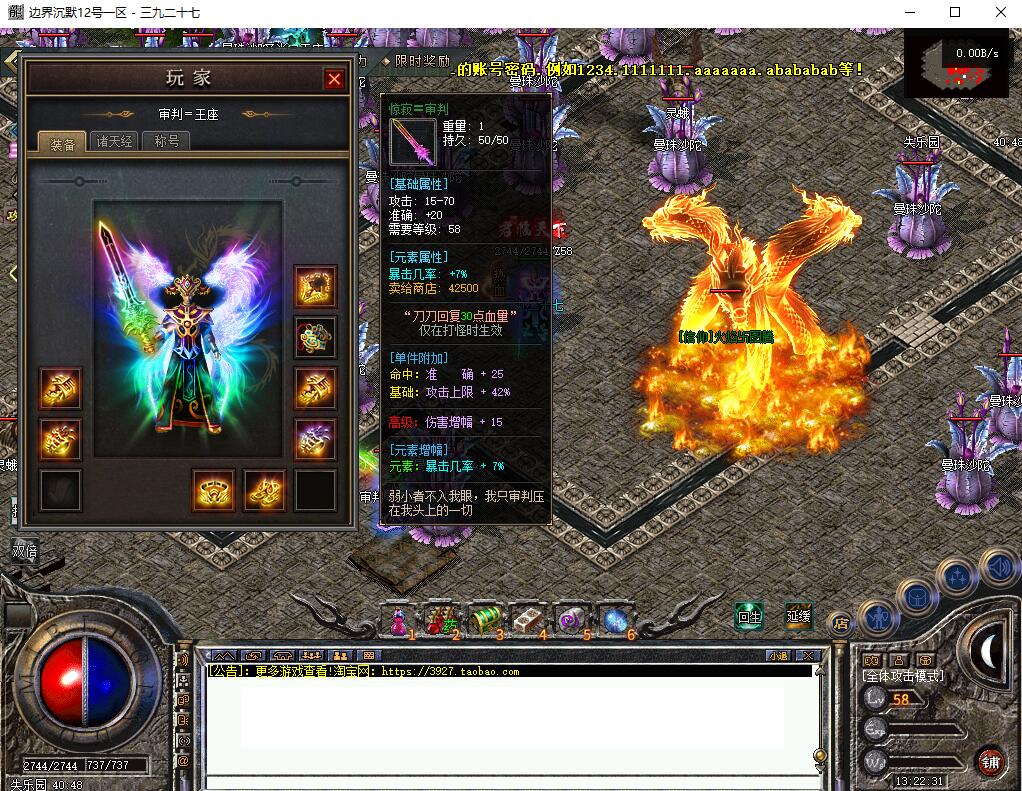
Task: Switch to the 诸天经 tab
Action: pyautogui.click(x=114, y=141)
